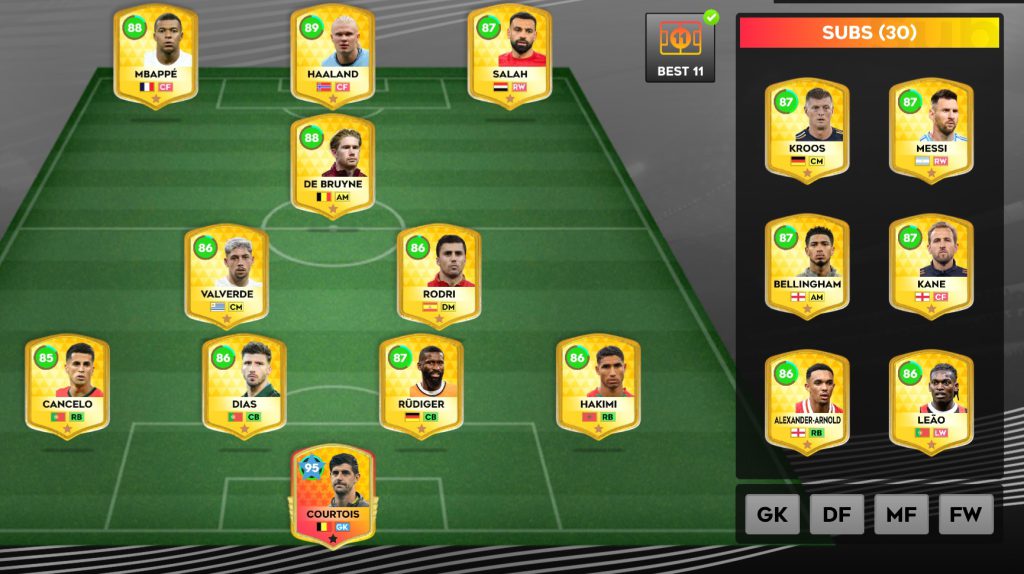Select the Dias CB card
This screenshot has height=574, width=1024.
tap(244, 386)
